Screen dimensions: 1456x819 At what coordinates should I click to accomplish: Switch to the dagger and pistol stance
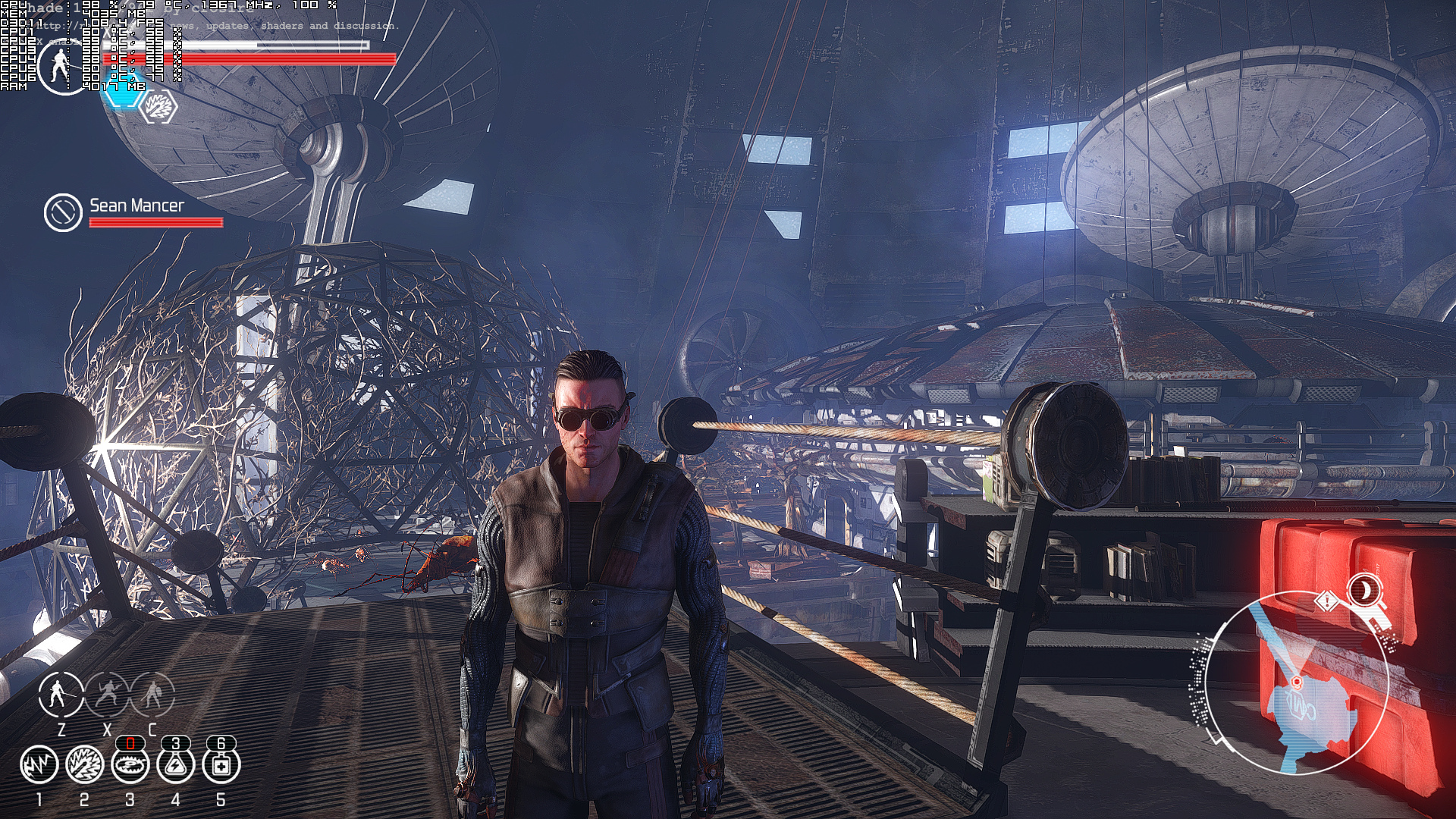107,693
